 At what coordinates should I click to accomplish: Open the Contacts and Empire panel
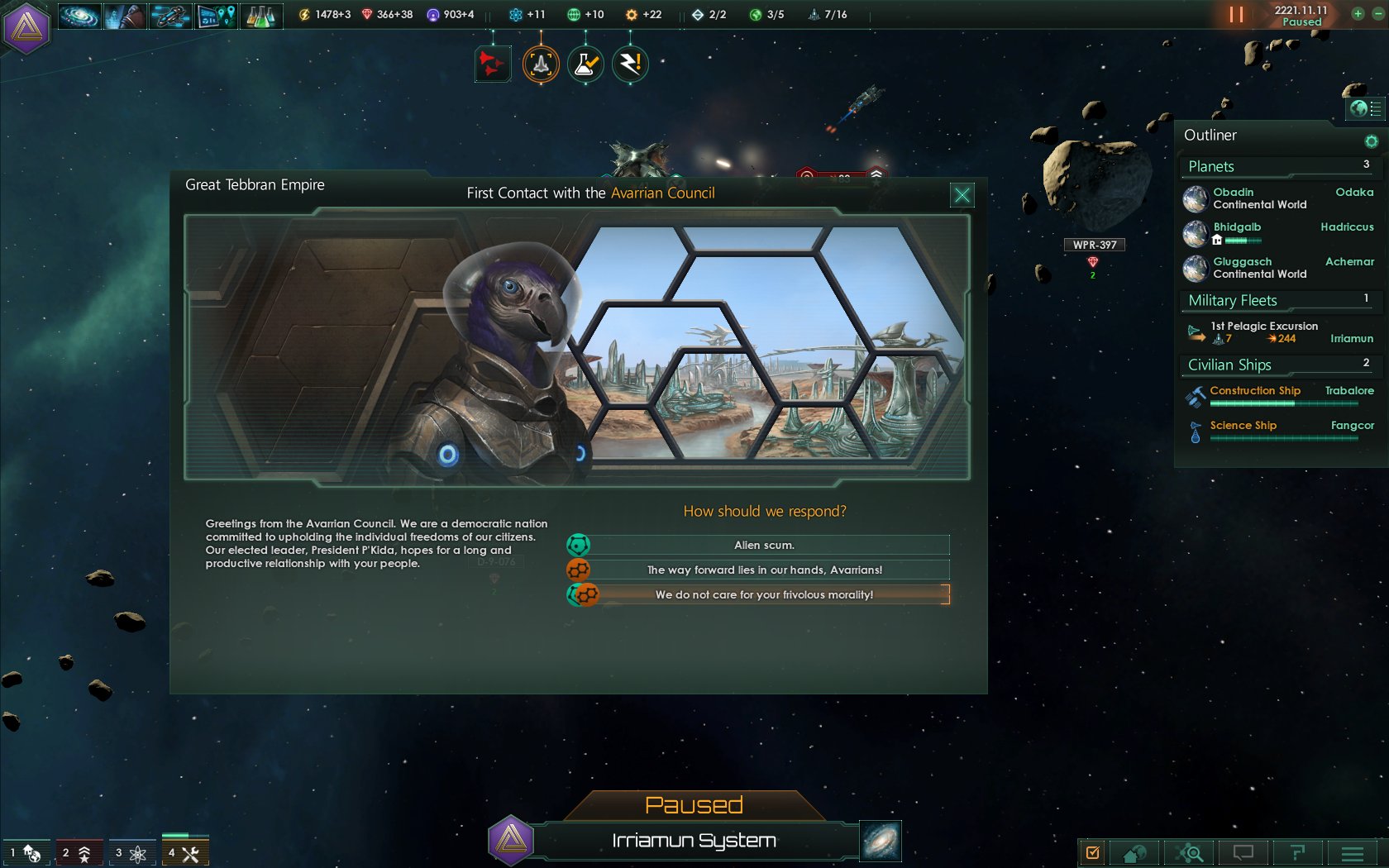click(125, 14)
